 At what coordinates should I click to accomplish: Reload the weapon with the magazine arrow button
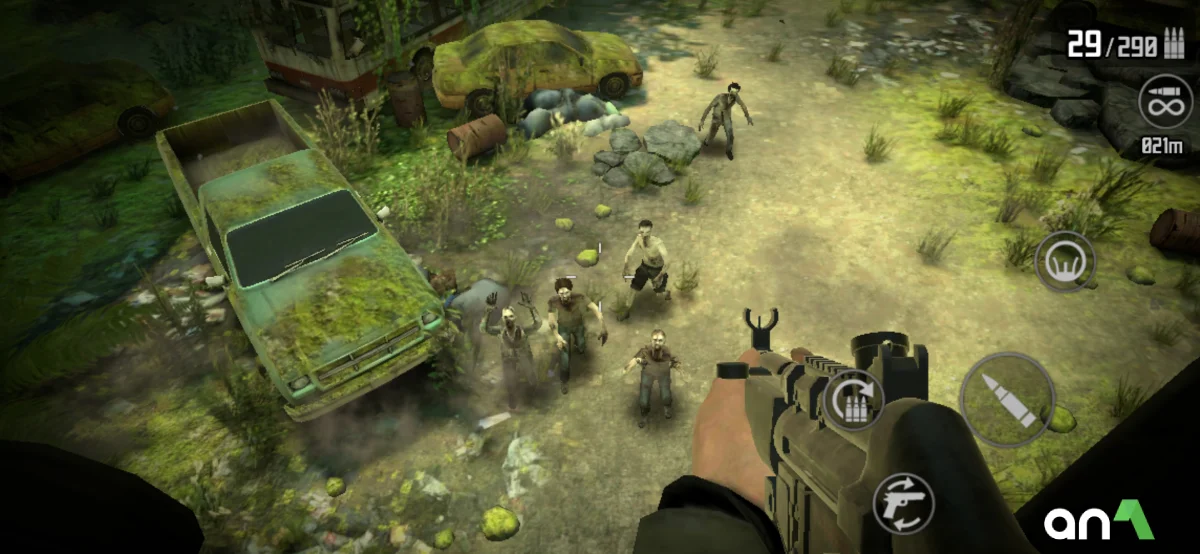point(854,400)
